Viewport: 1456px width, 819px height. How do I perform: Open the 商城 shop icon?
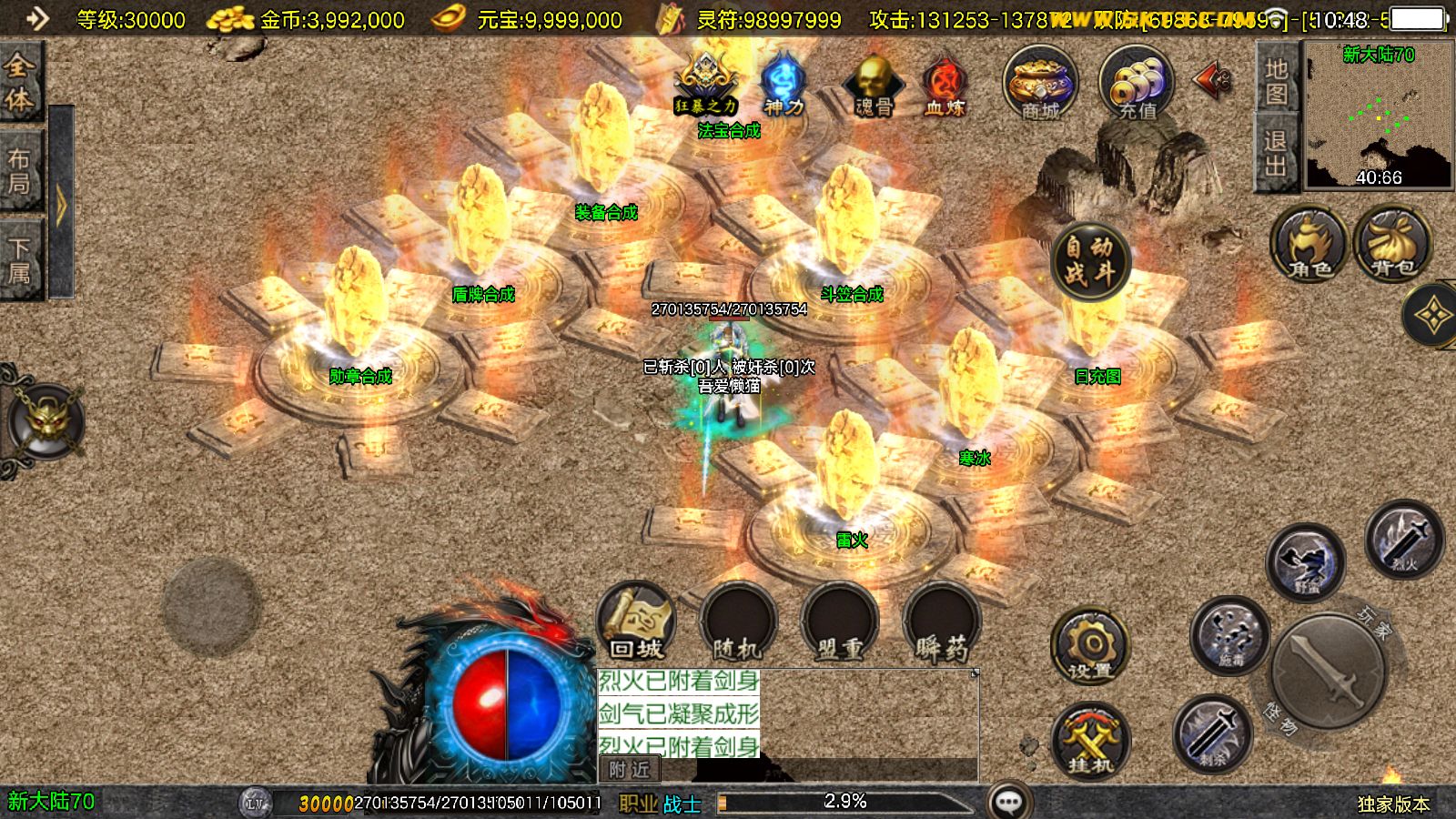pyautogui.click(x=1040, y=84)
